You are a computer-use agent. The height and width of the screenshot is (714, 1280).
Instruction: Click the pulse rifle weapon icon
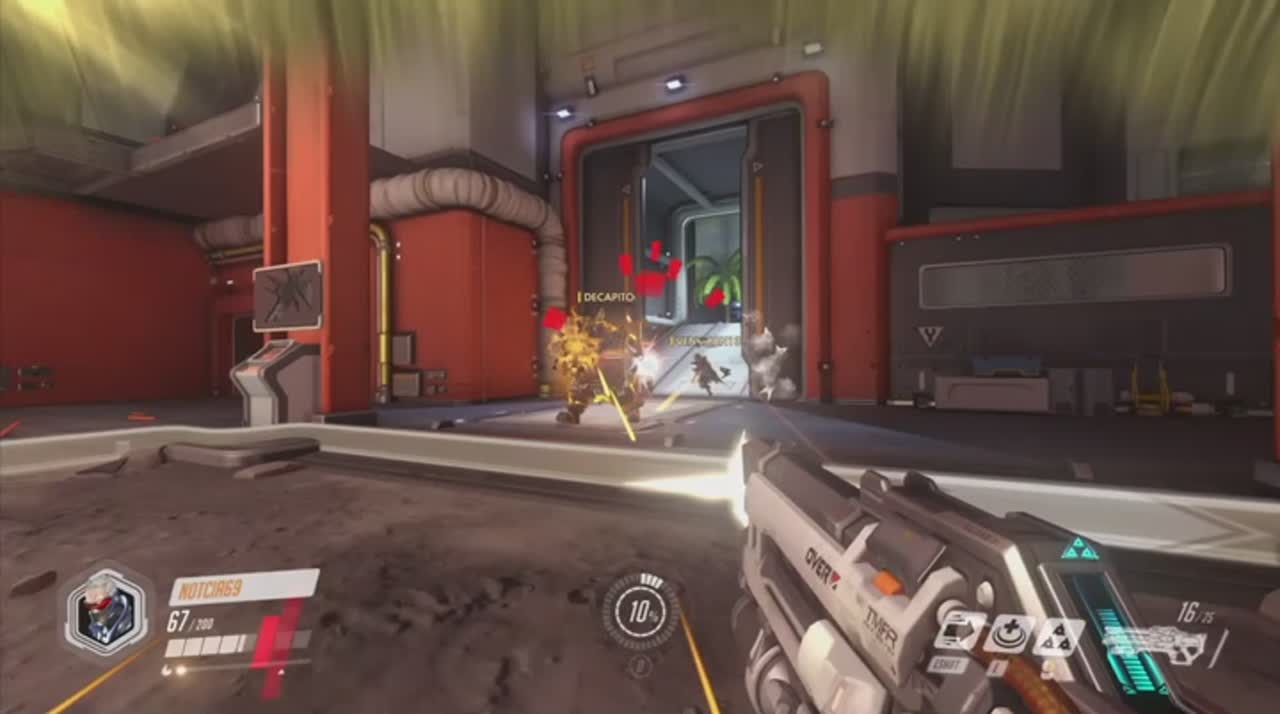(1155, 644)
